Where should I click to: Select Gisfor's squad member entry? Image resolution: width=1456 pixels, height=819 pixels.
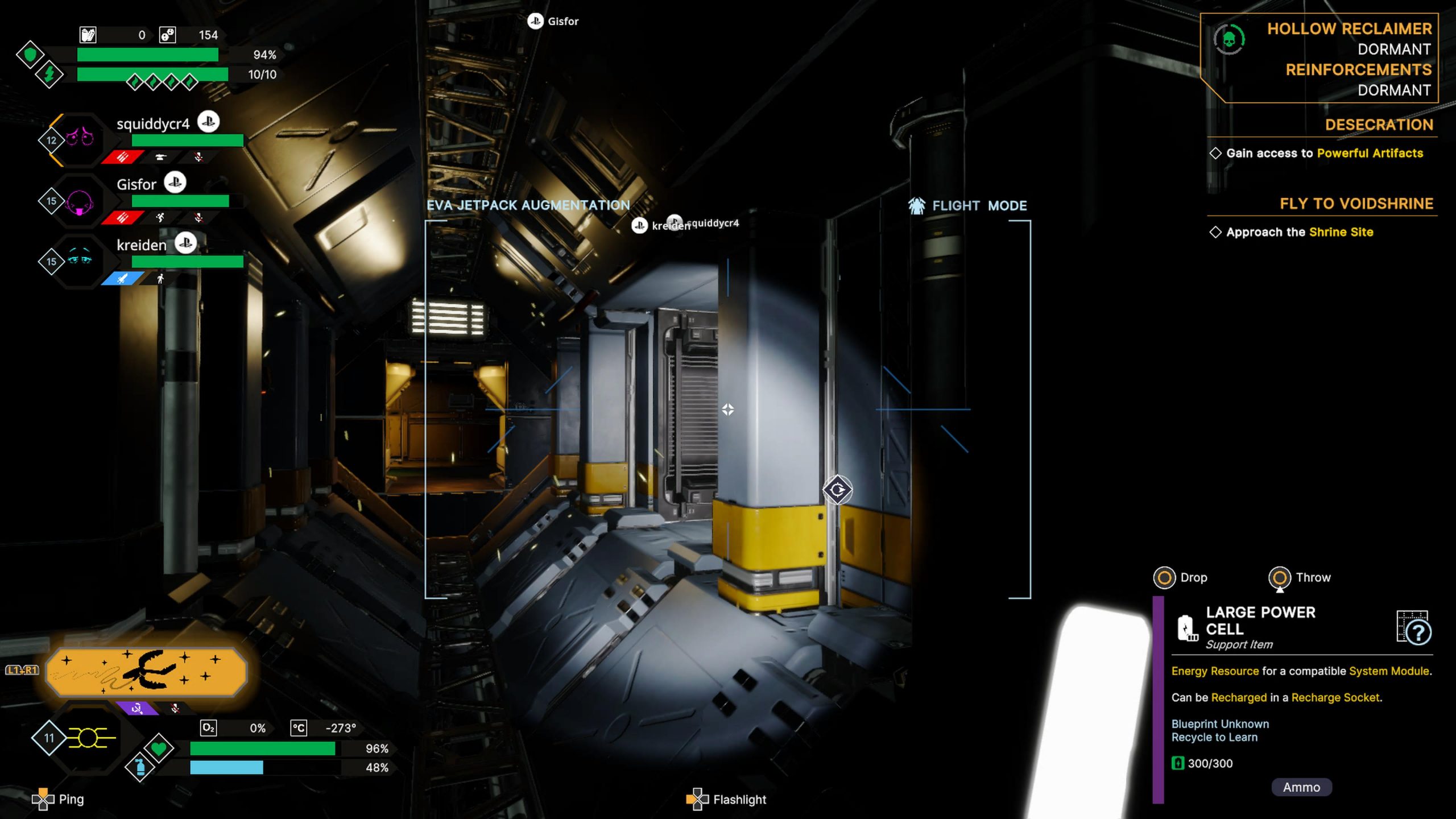click(x=136, y=185)
